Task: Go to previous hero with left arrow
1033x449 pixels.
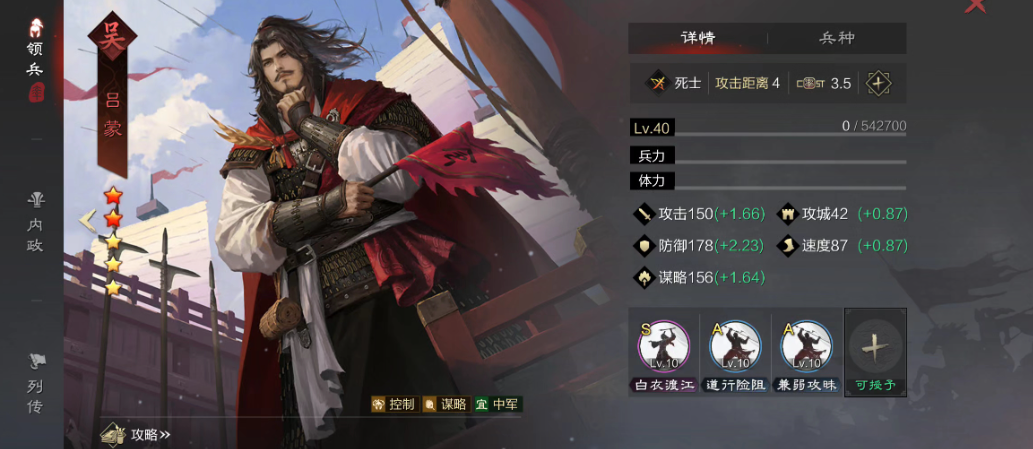Action: [88, 219]
